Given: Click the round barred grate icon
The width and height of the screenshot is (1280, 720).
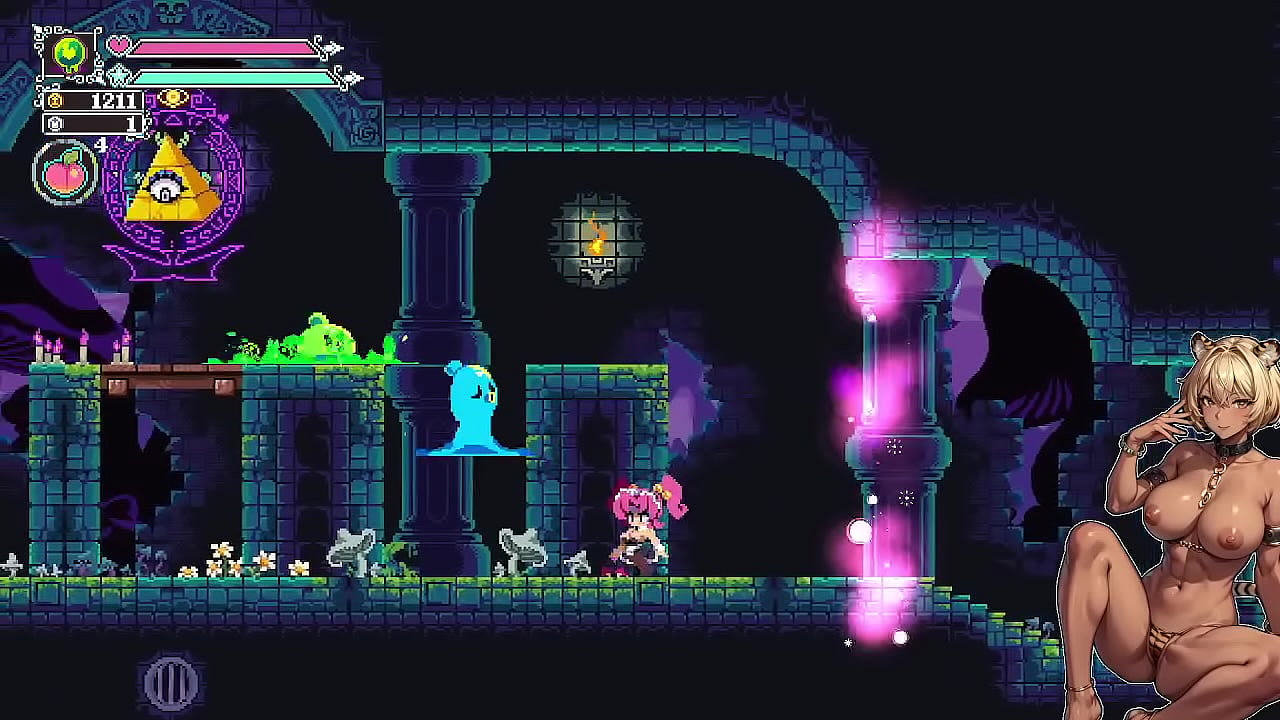Looking at the screenshot, I should coord(172,683).
